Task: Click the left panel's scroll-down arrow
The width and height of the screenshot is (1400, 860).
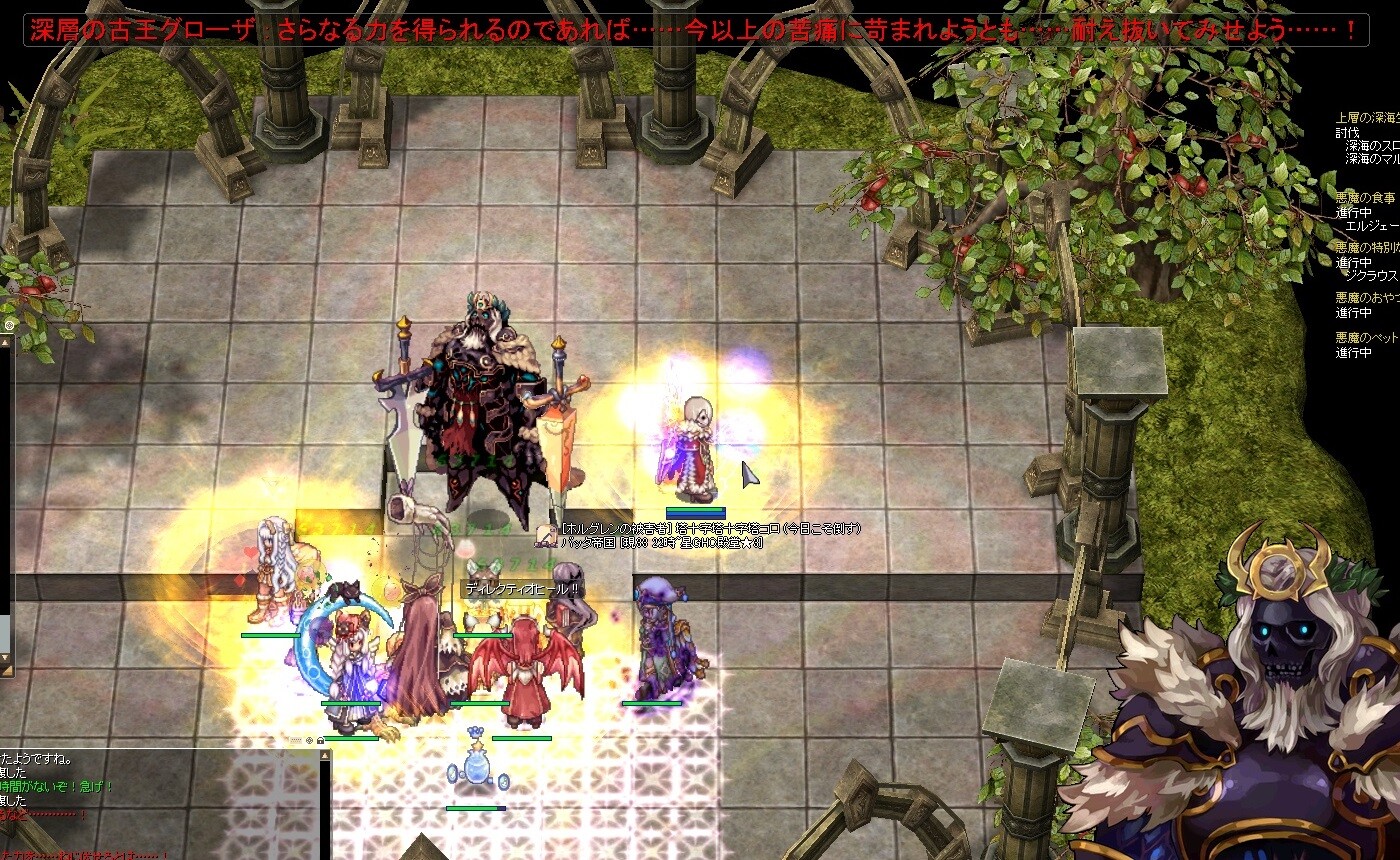Action: coord(5,659)
